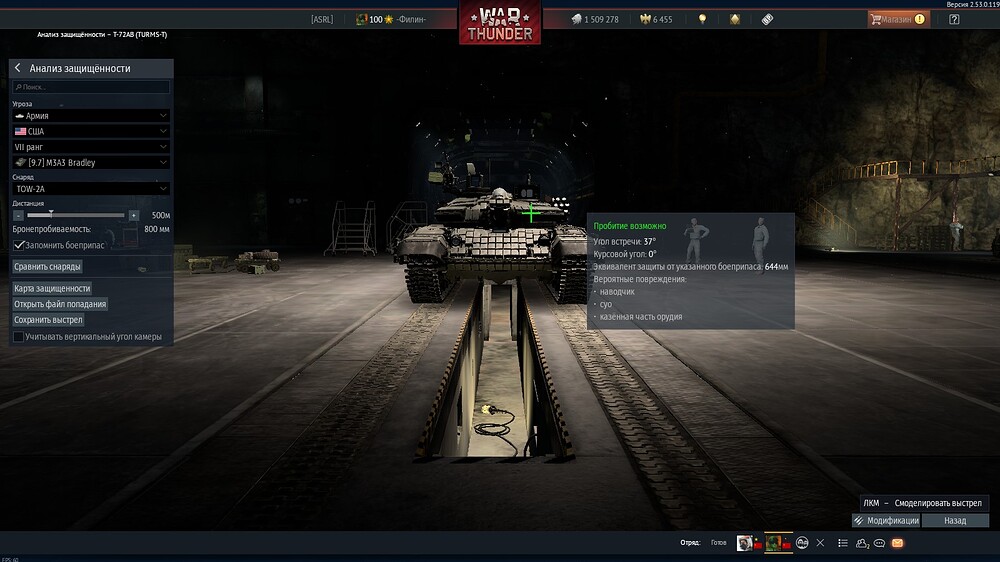
Task: Click the Сравнить снаряды button
Action: [x=47, y=267]
